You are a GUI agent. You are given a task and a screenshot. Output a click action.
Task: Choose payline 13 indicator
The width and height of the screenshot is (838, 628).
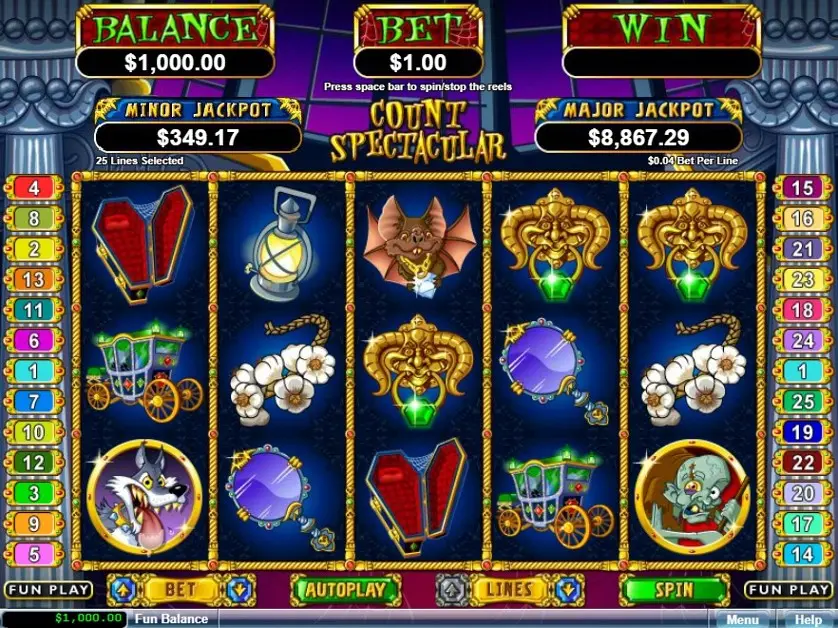point(34,281)
